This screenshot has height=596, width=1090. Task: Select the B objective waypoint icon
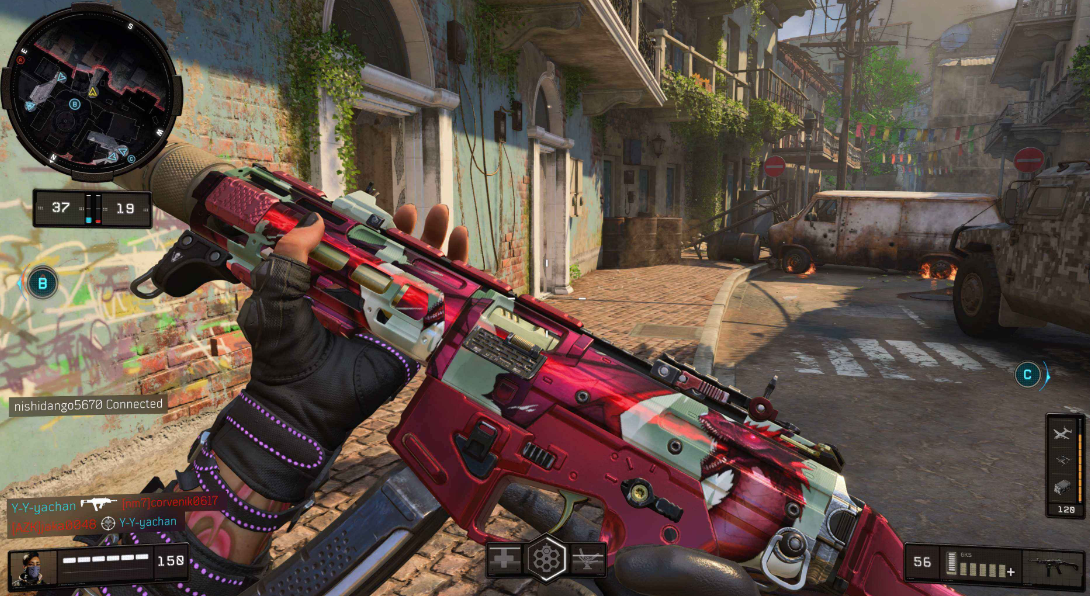tap(42, 283)
